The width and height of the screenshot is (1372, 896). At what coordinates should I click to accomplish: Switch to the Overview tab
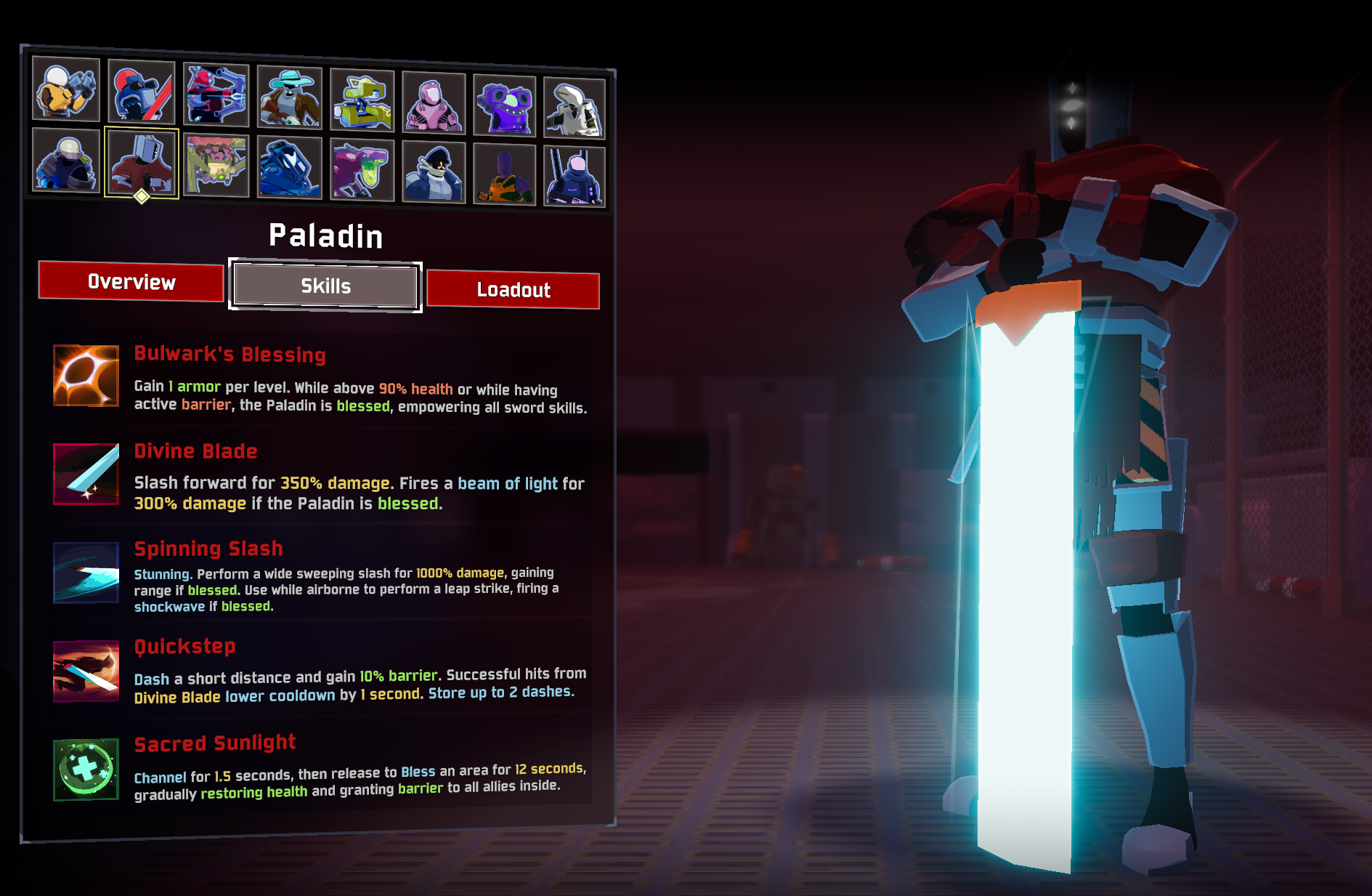(131, 281)
